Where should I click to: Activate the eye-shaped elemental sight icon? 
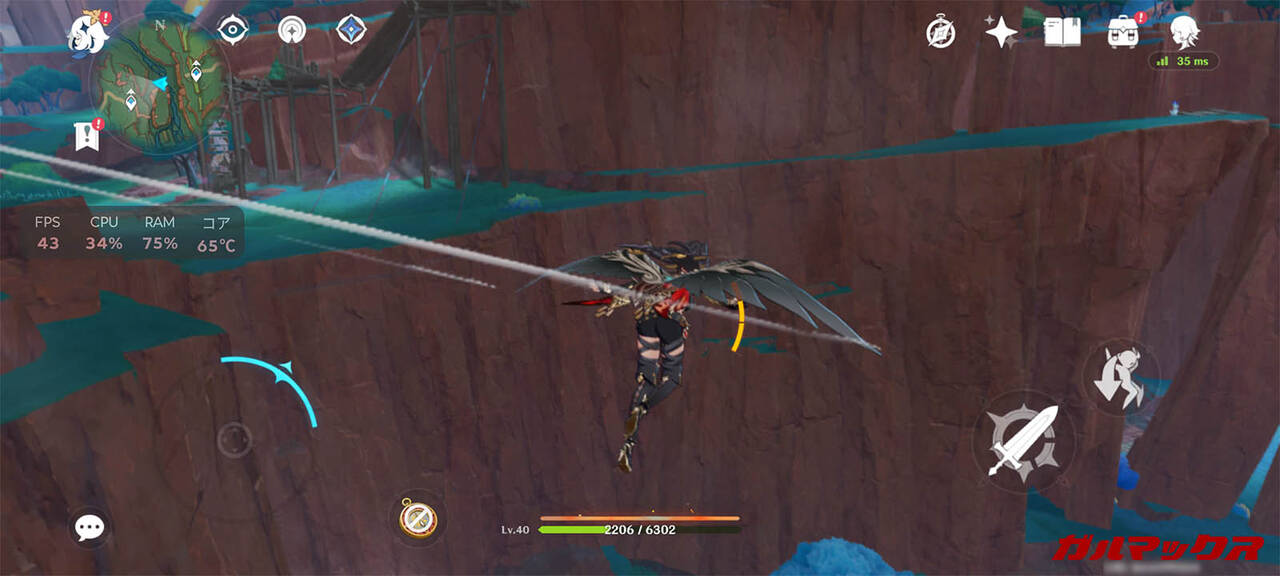coord(233,30)
